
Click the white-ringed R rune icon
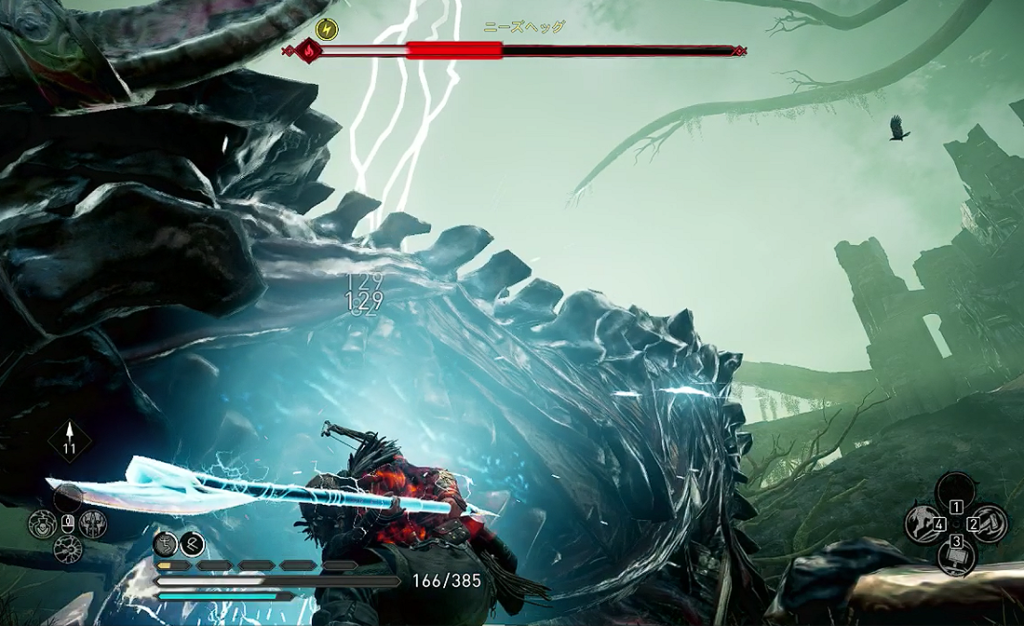[x=191, y=543]
